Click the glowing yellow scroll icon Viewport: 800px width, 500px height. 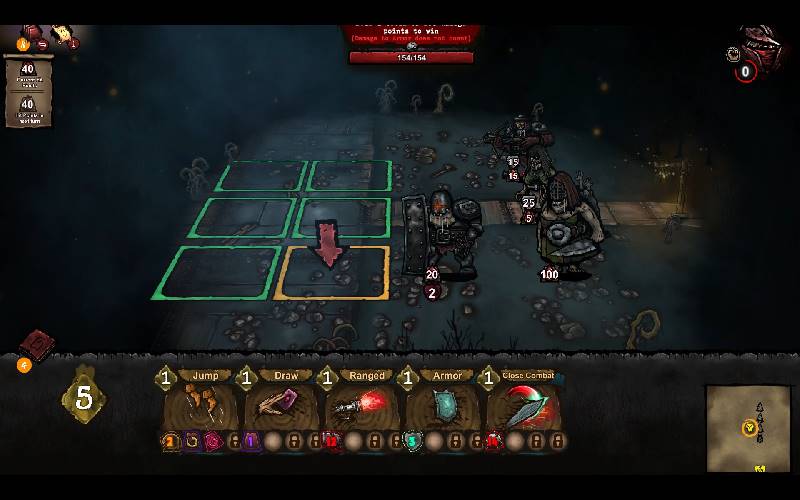(63, 32)
